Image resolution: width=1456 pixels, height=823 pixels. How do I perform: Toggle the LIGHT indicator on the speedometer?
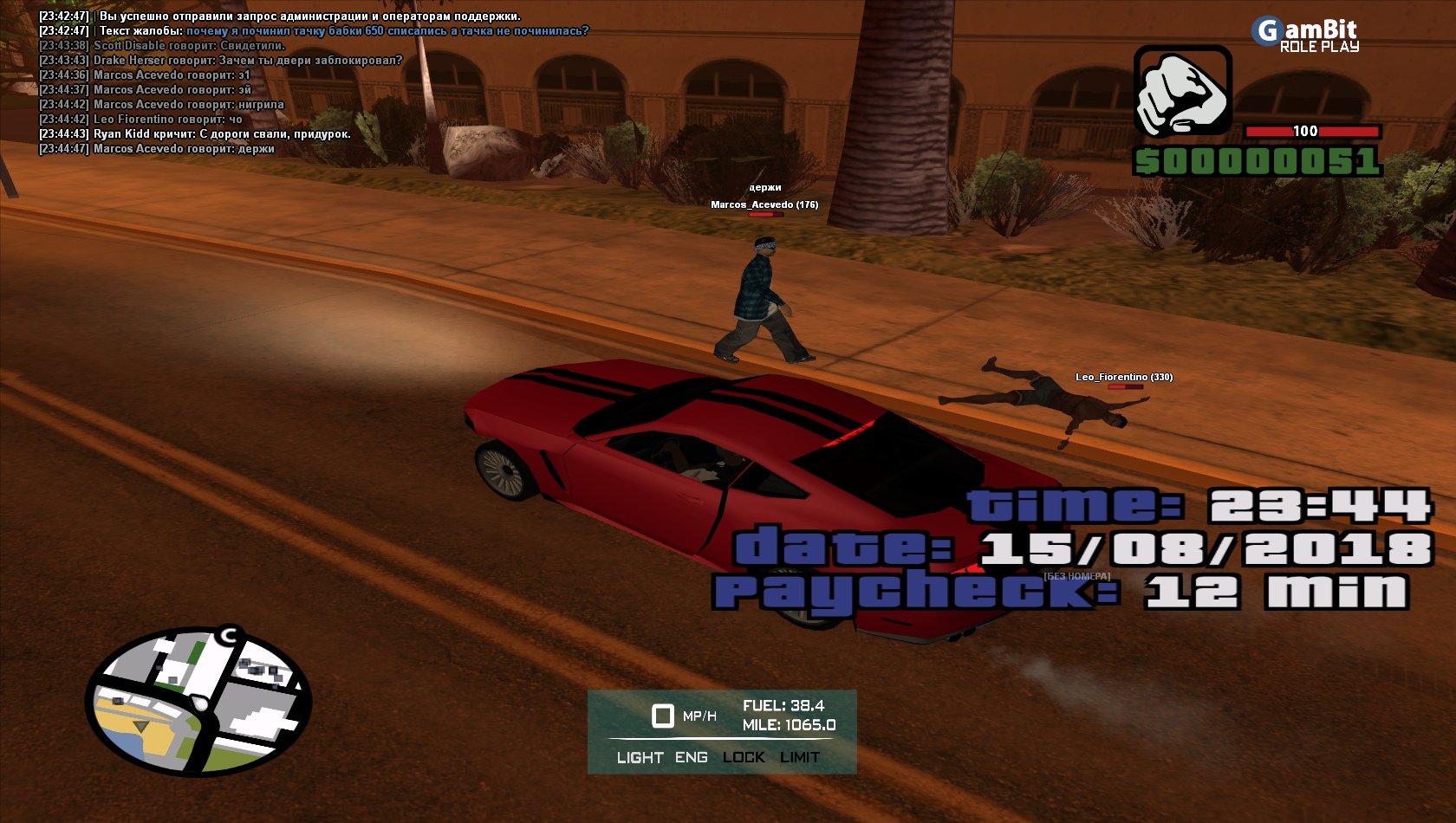[640, 758]
